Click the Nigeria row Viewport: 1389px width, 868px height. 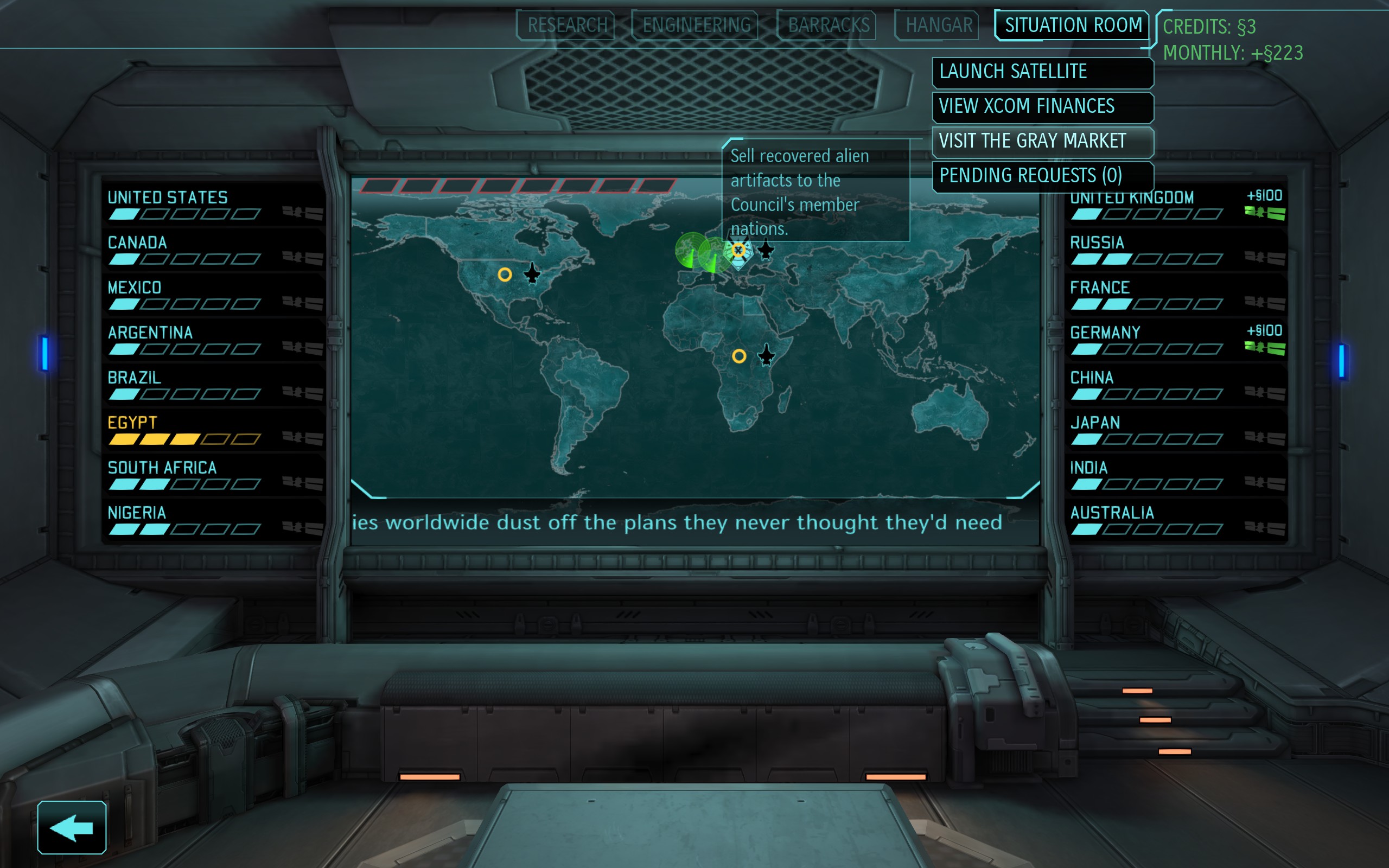(214, 521)
